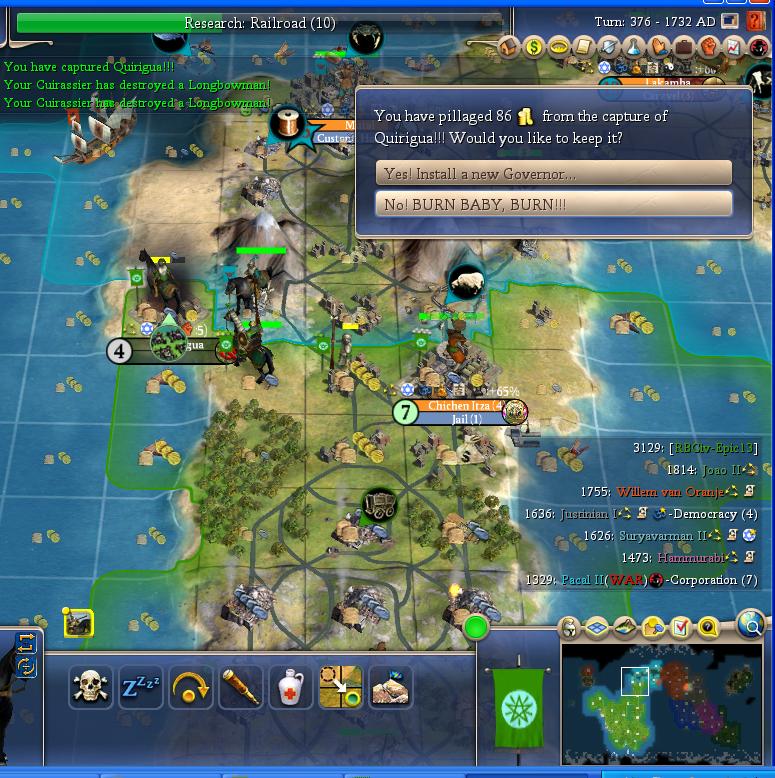Choose "Yes! Install a new Governor..."
This screenshot has width=775, height=778.
pos(553,173)
